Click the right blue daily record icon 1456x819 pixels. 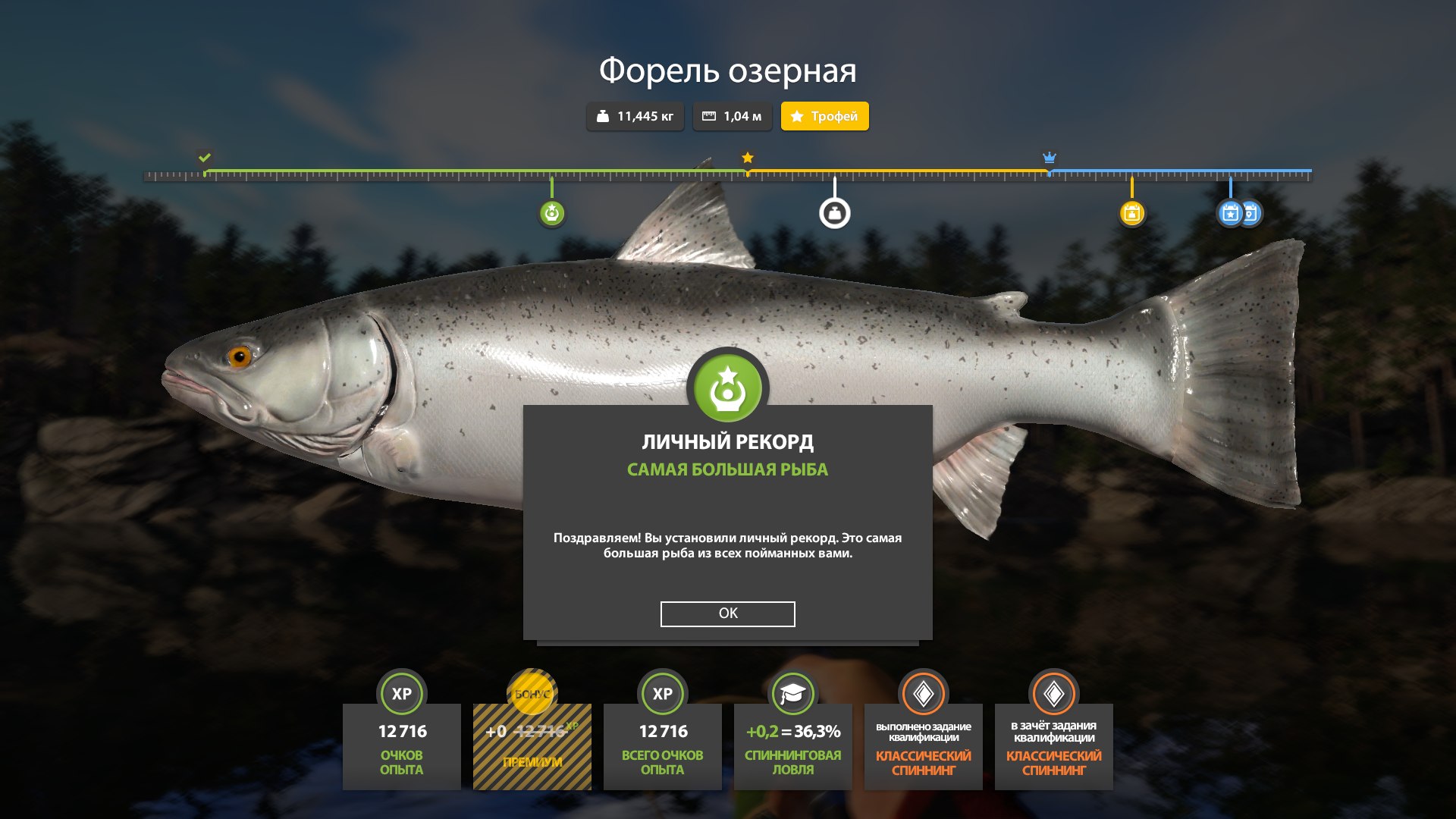[1250, 213]
